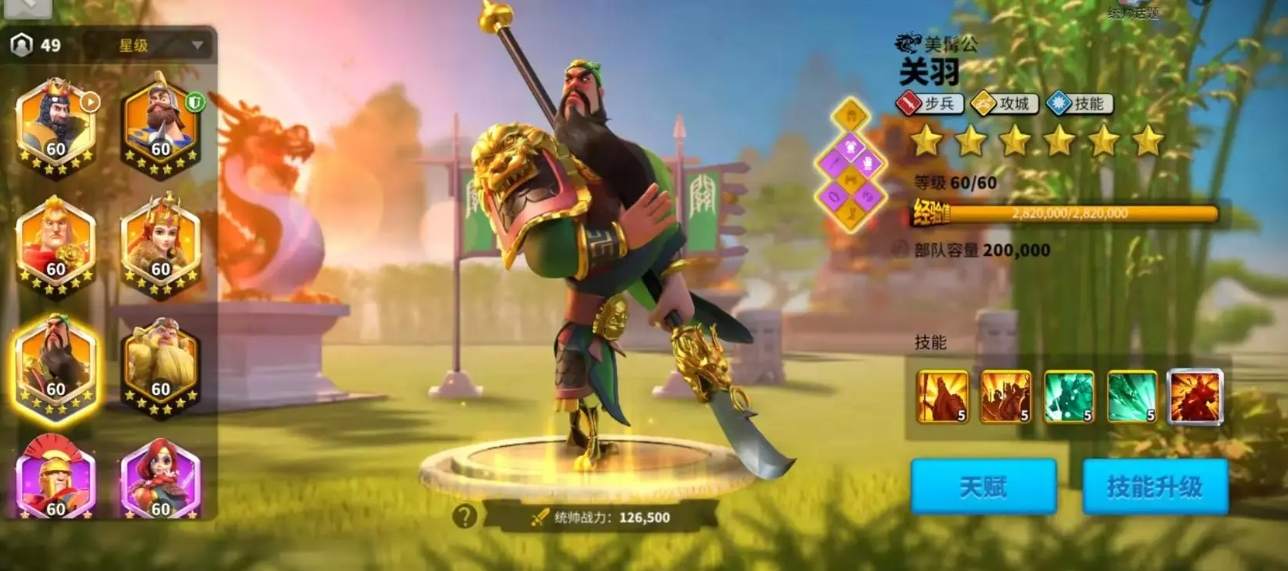The height and width of the screenshot is (571, 1288).
Task: Open the purple and gold equipment diamond
Action: (x=850, y=164)
